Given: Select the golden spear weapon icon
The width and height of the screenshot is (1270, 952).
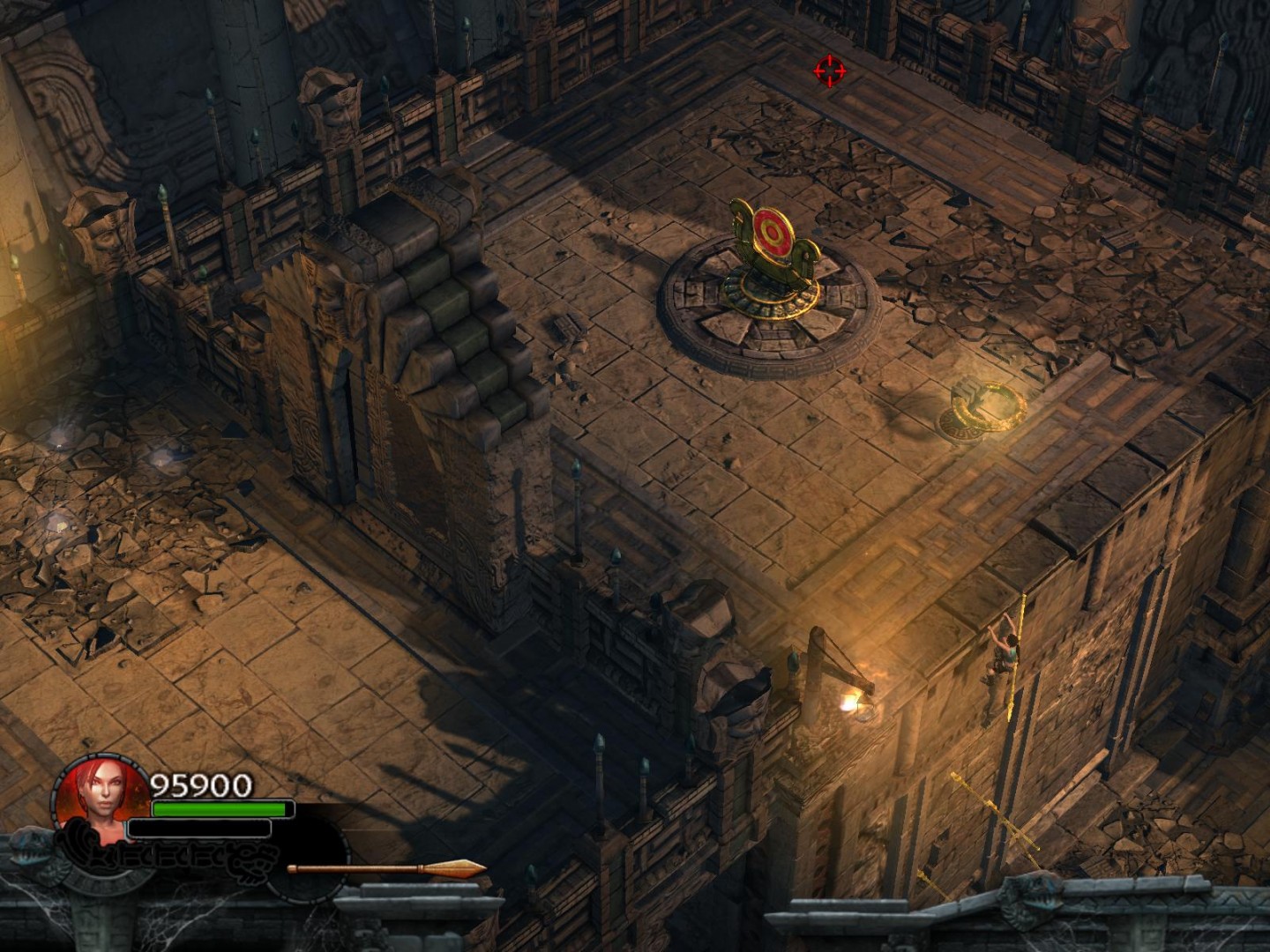Looking at the screenshot, I should (386, 870).
